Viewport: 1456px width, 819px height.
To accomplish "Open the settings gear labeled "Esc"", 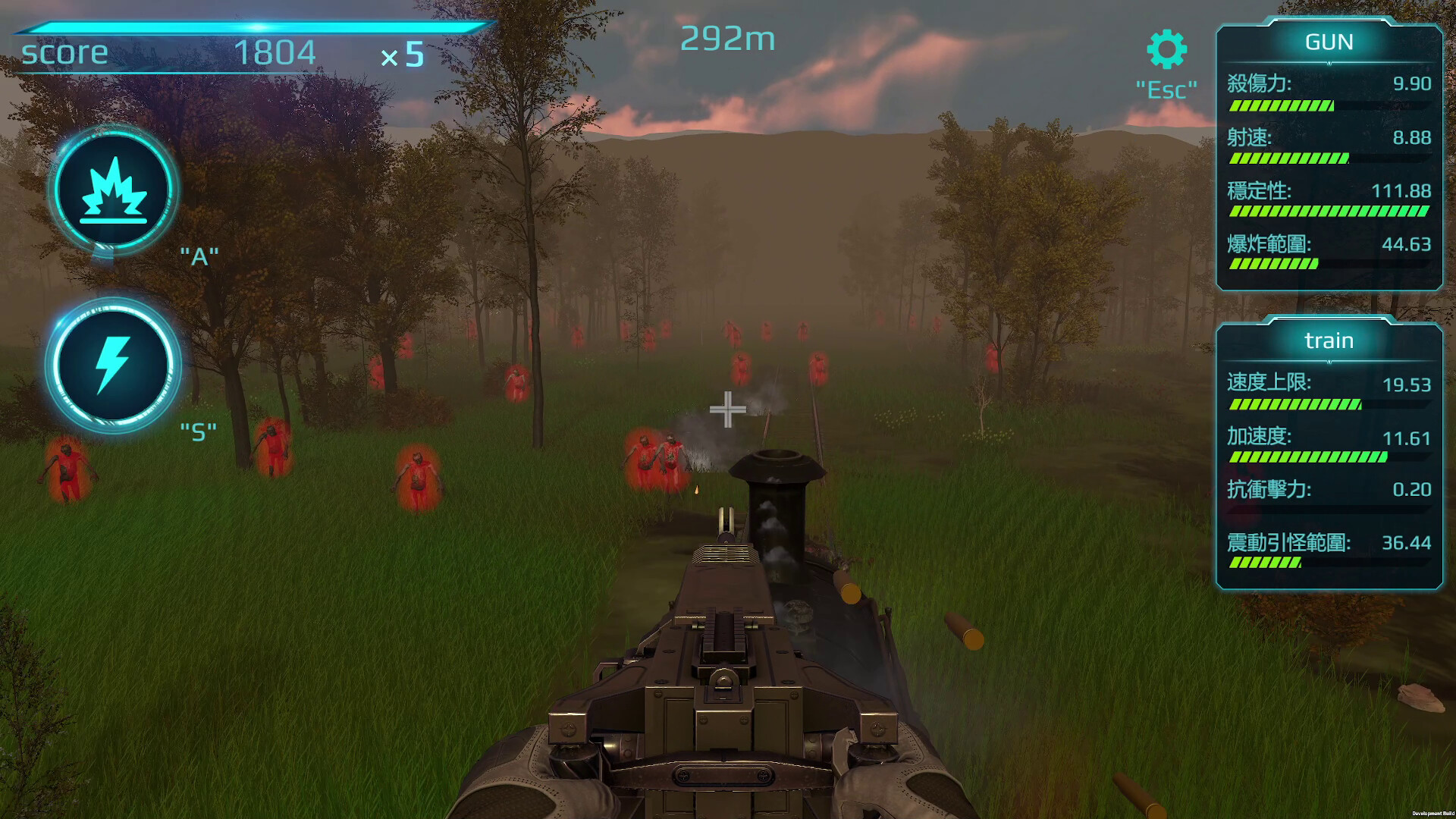I will click(1166, 48).
